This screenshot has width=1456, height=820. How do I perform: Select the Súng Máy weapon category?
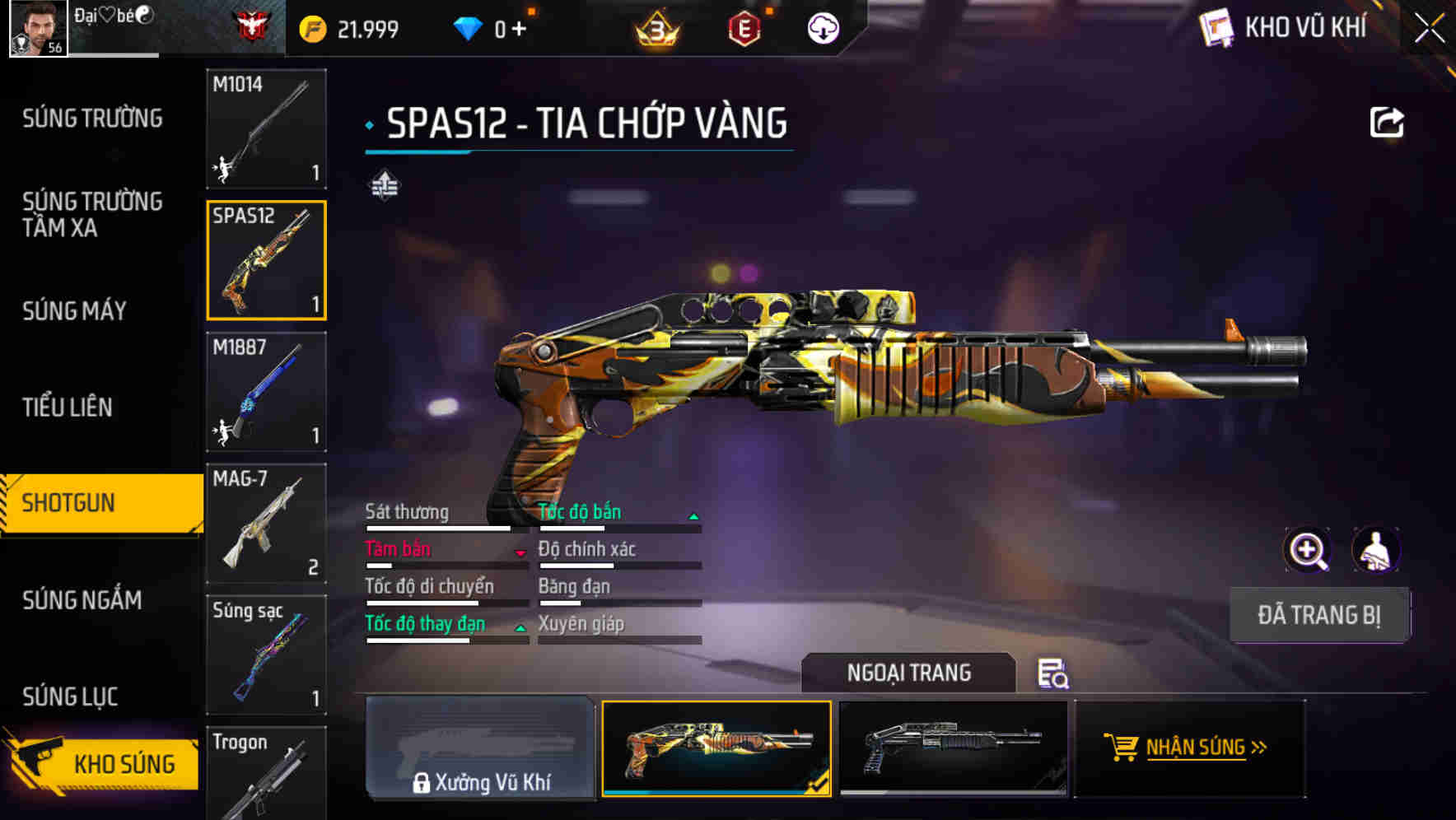74,310
